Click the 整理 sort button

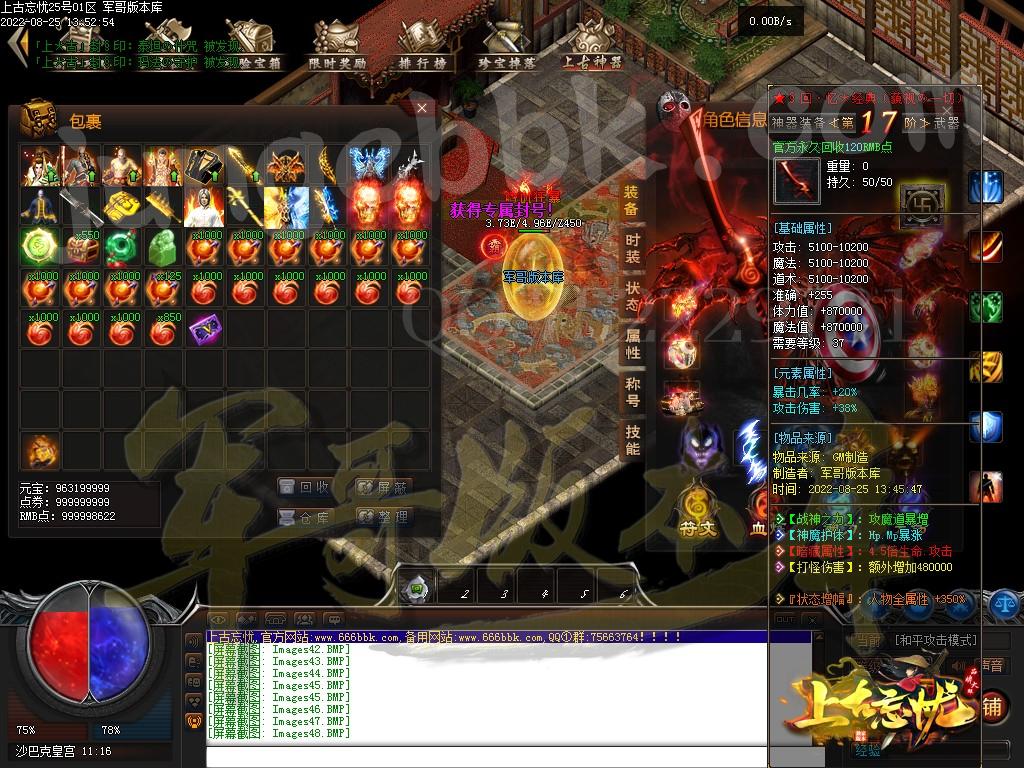pos(384,517)
